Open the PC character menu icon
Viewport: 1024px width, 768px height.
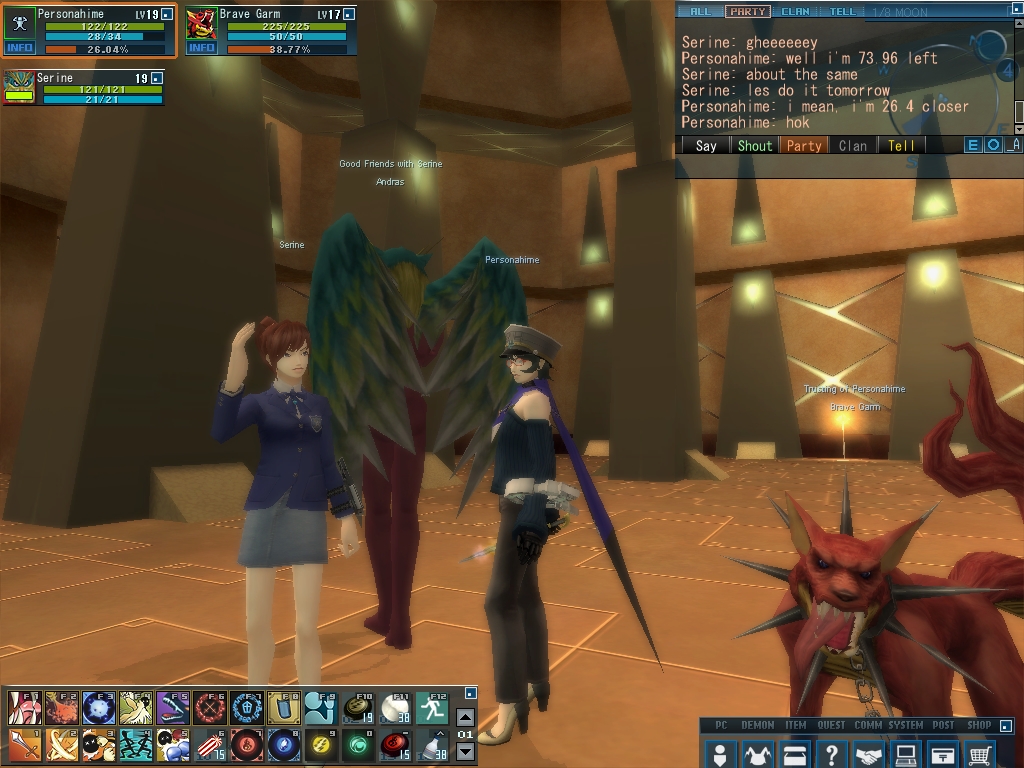(x=719, y=753)
